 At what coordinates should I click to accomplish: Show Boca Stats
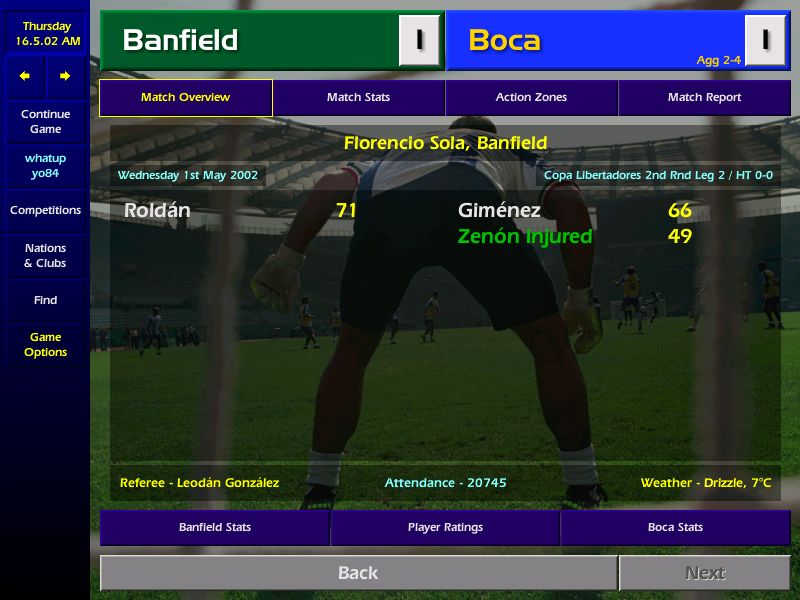click(x=675, y=527)
